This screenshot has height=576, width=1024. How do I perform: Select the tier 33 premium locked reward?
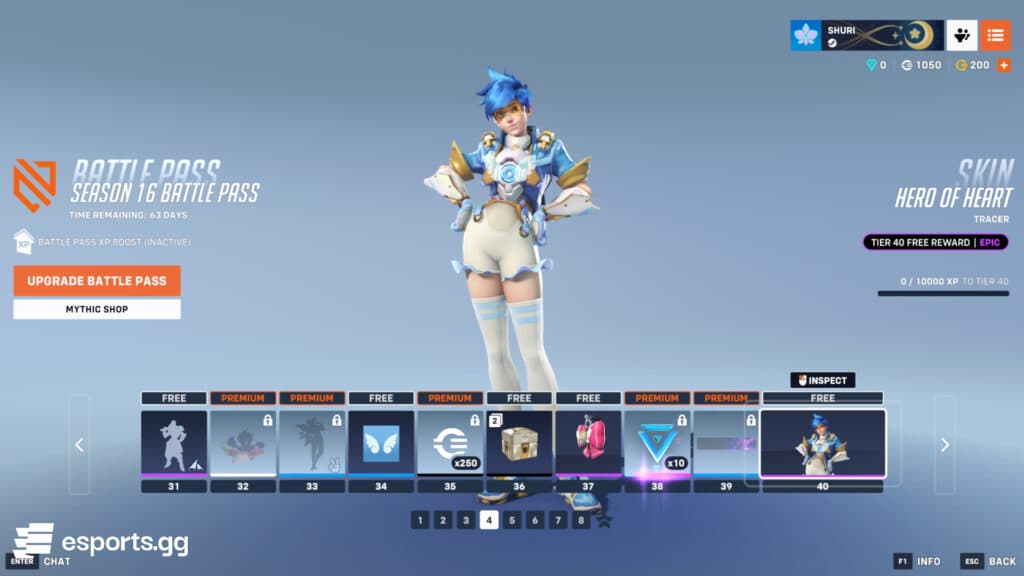pyautogui.click(x=312, y=442)
